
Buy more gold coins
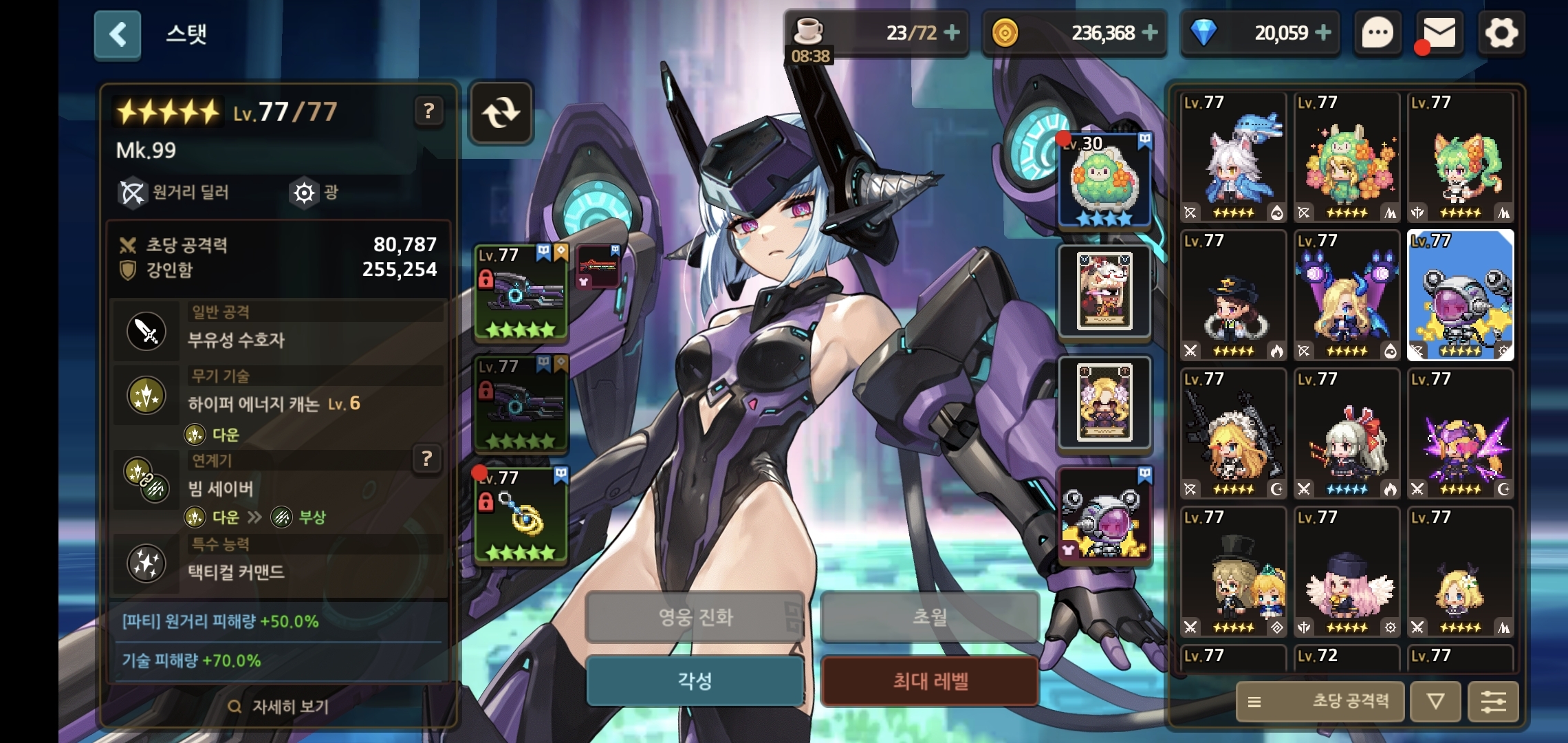tap(1150, 32)
